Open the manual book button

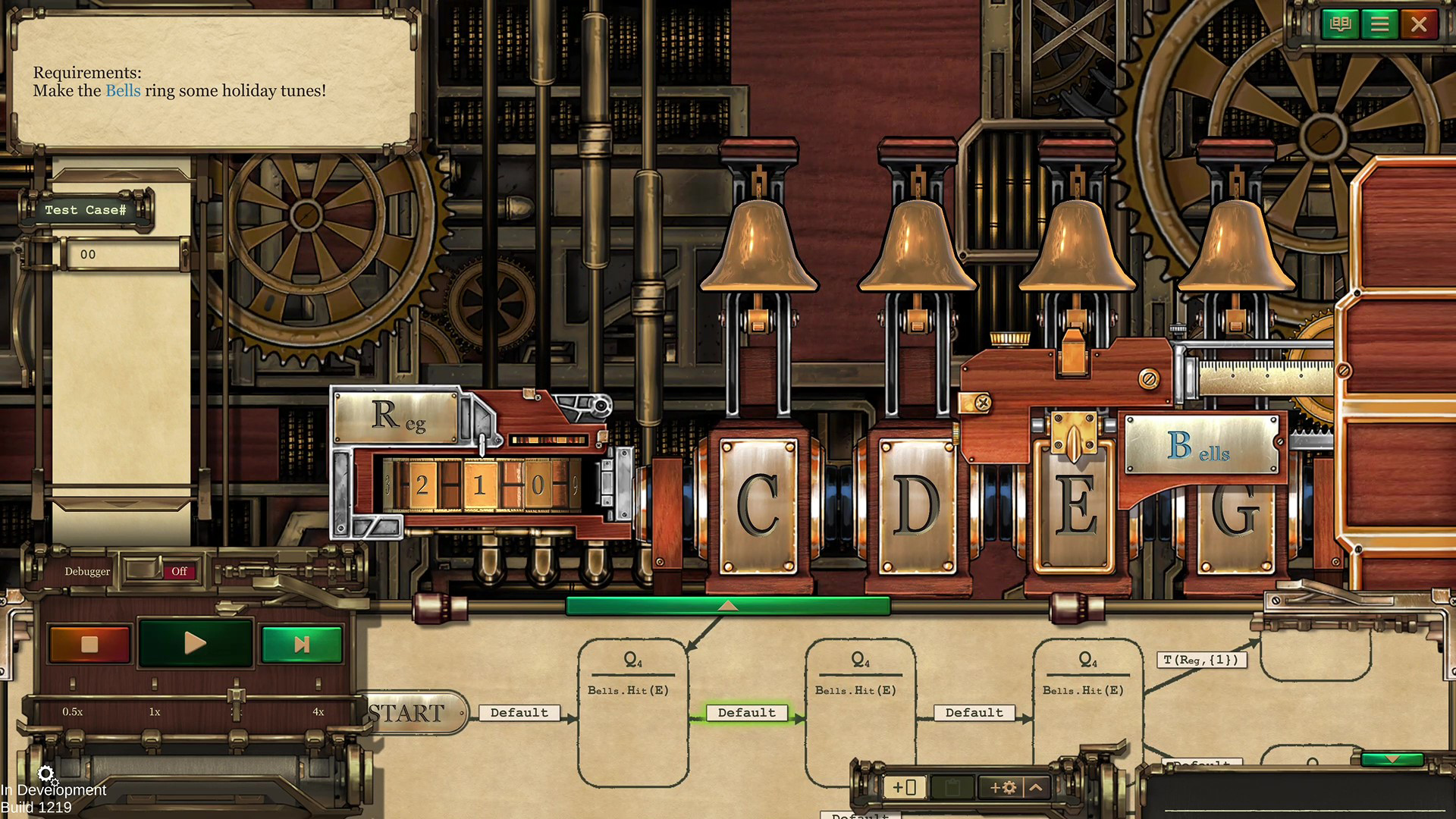tap(1340, 24)
